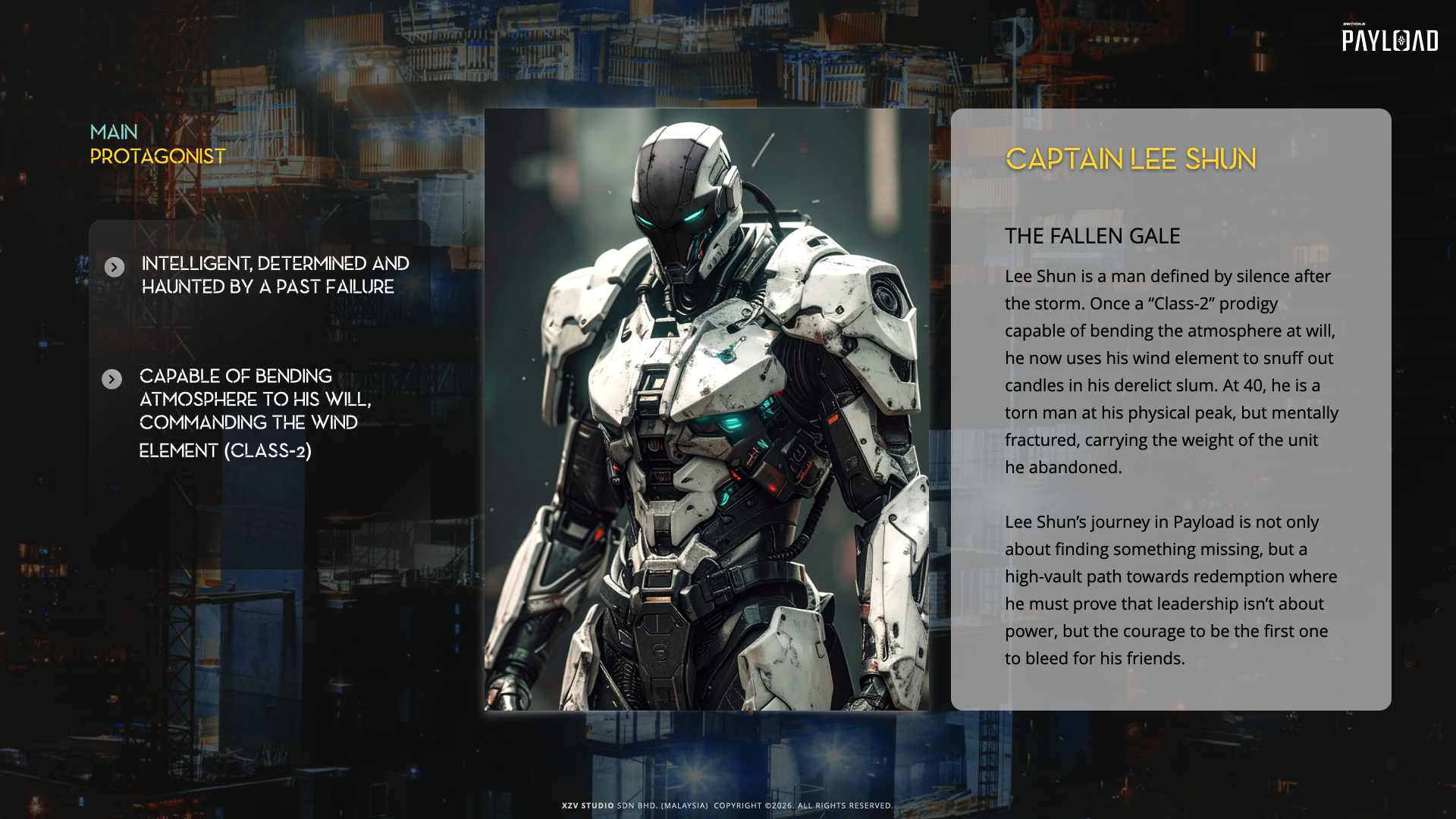Expand the "Capable of bending atmosphere" arrow

pos(112,379)
